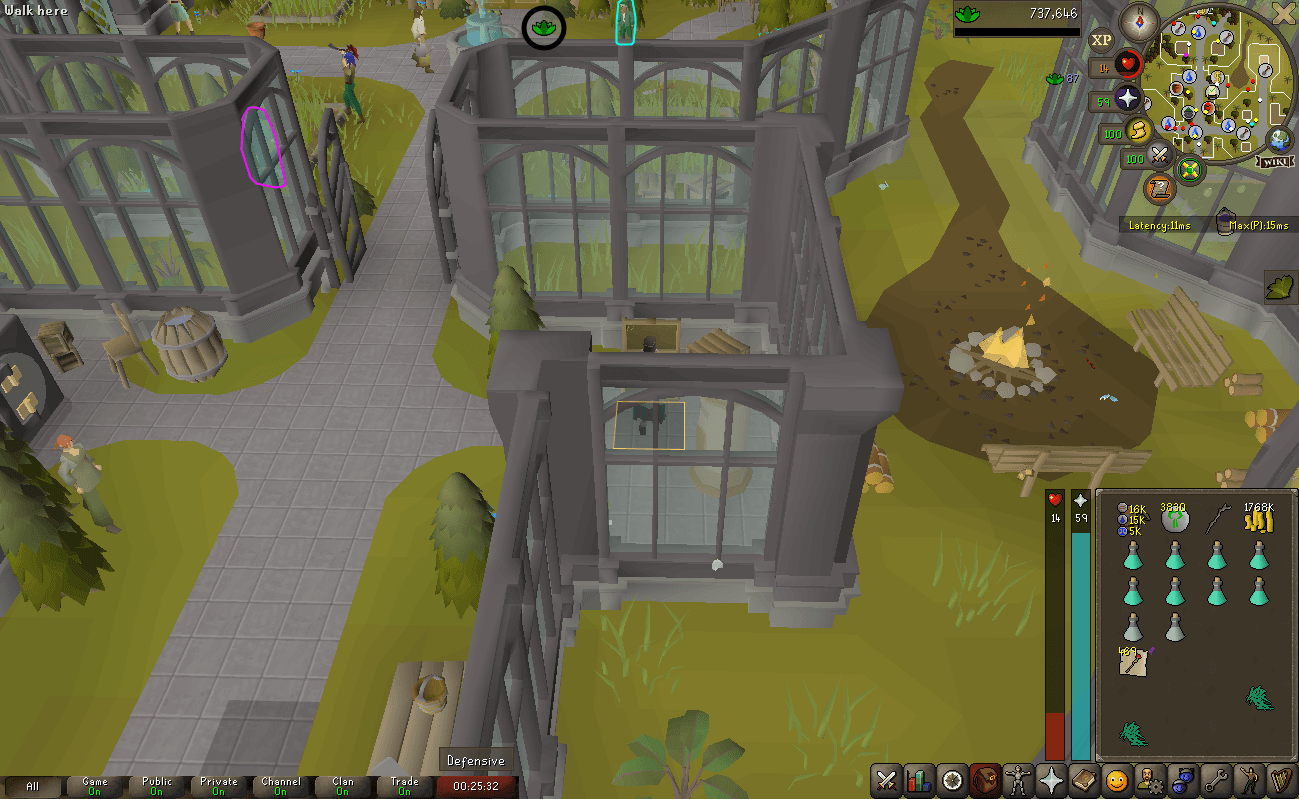Activate quick prayers via the prayer orb

(x=1127, y=99)
